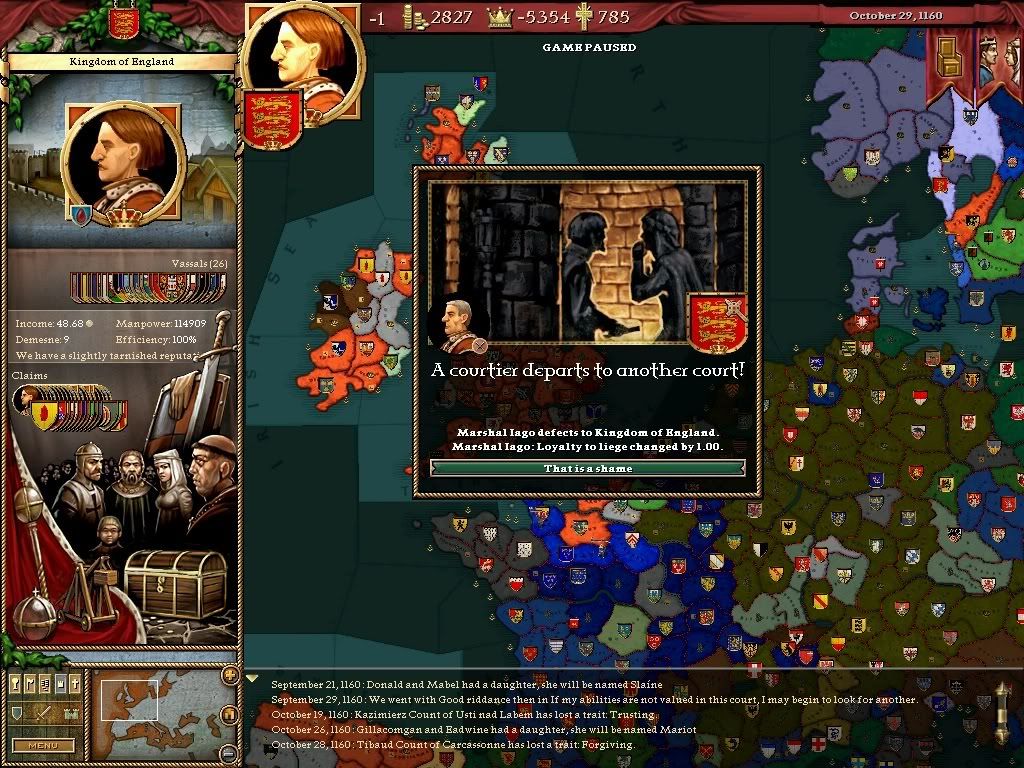This screenshot has height=768, width=1024.
Task: Click the England shield in the event popup
Action: (717, 320)
